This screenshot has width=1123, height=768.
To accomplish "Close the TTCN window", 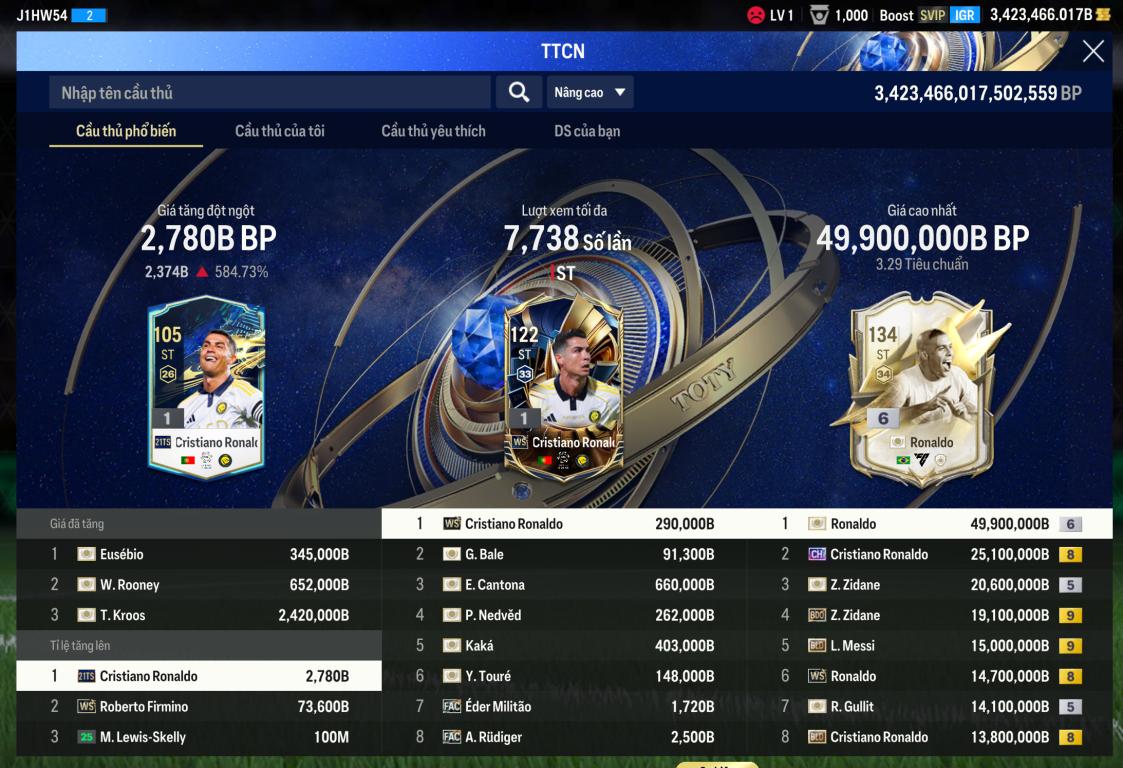I will coord(1093,52).
